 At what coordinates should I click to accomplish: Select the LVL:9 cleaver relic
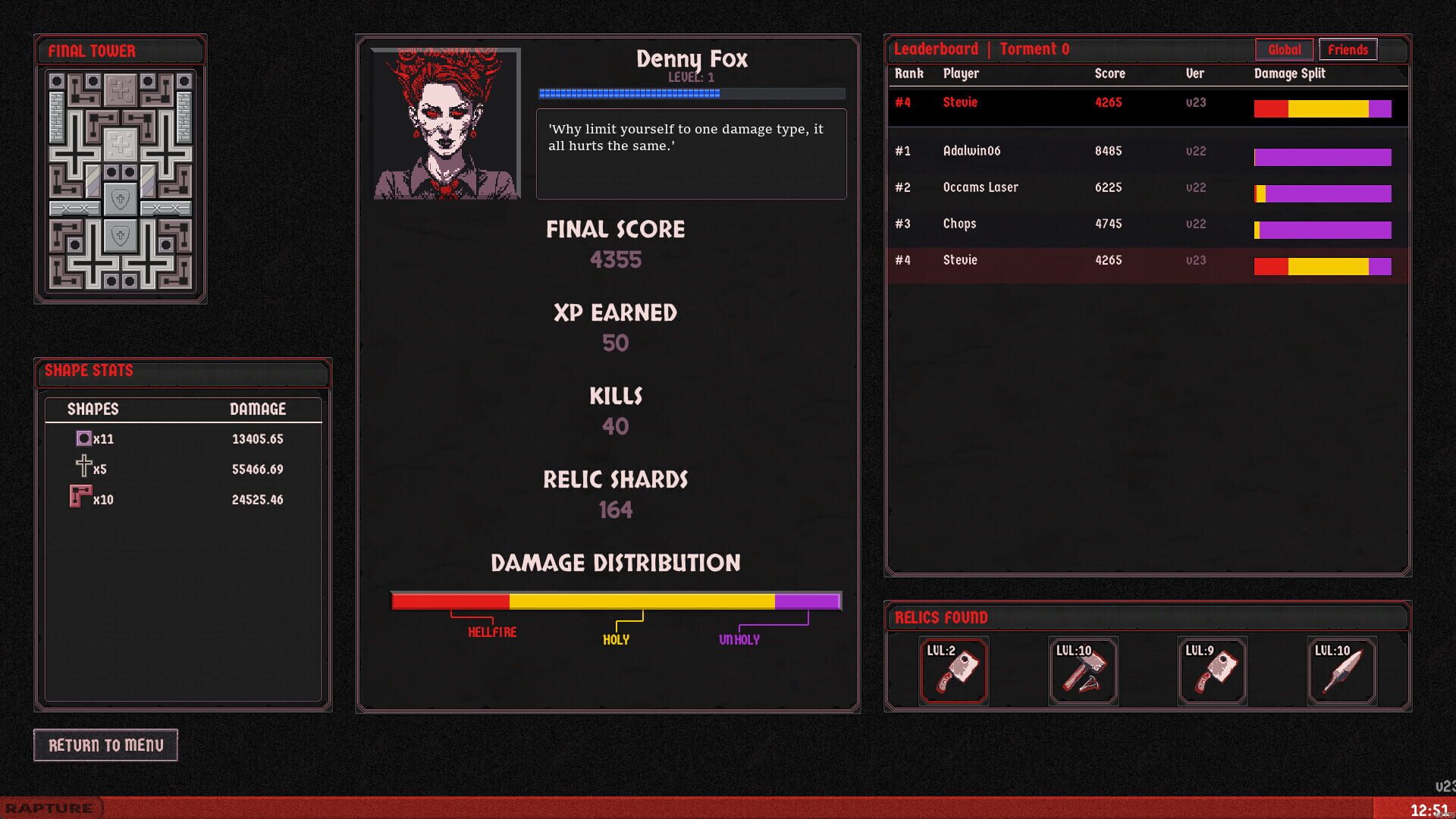point(1213,672)
